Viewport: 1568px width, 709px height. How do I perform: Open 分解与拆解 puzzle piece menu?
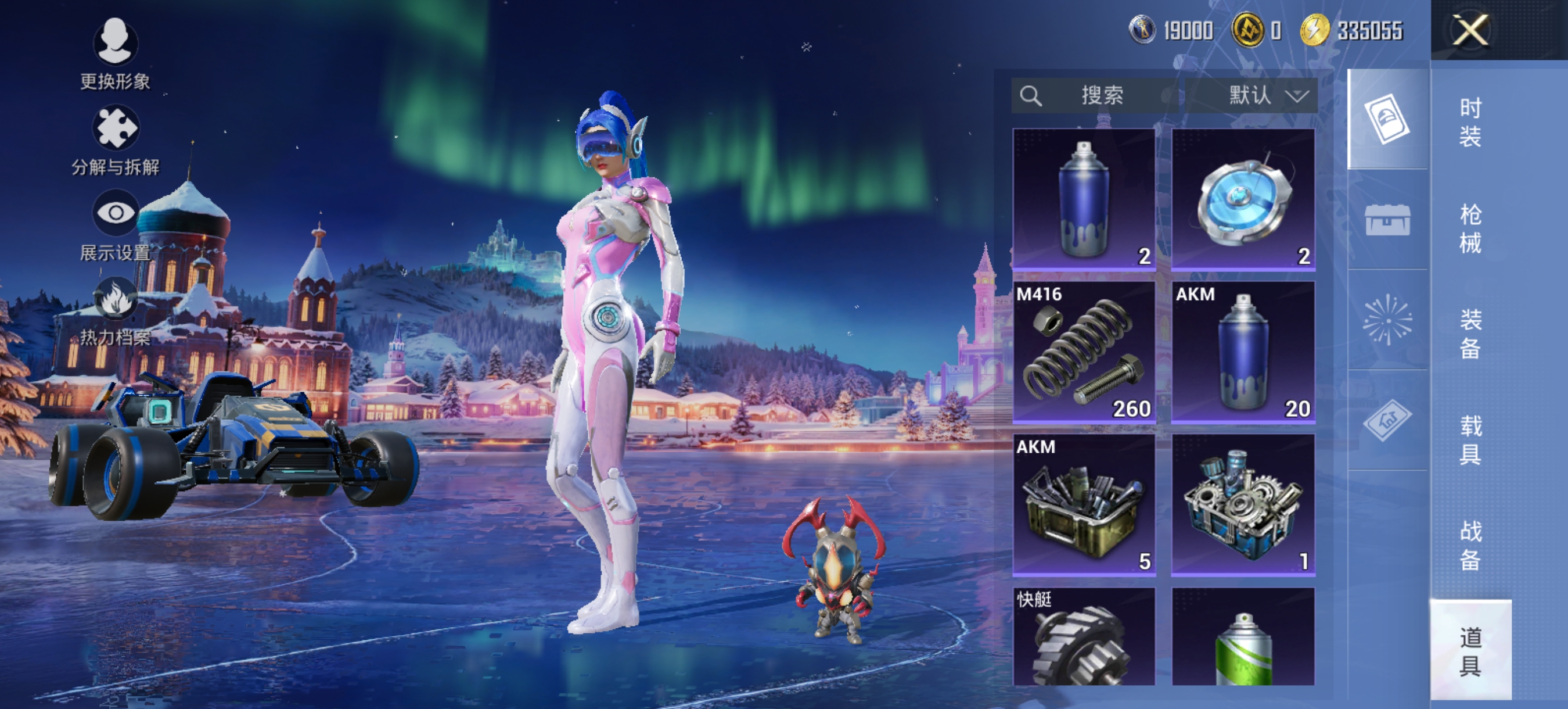click(x=115, y=139)
